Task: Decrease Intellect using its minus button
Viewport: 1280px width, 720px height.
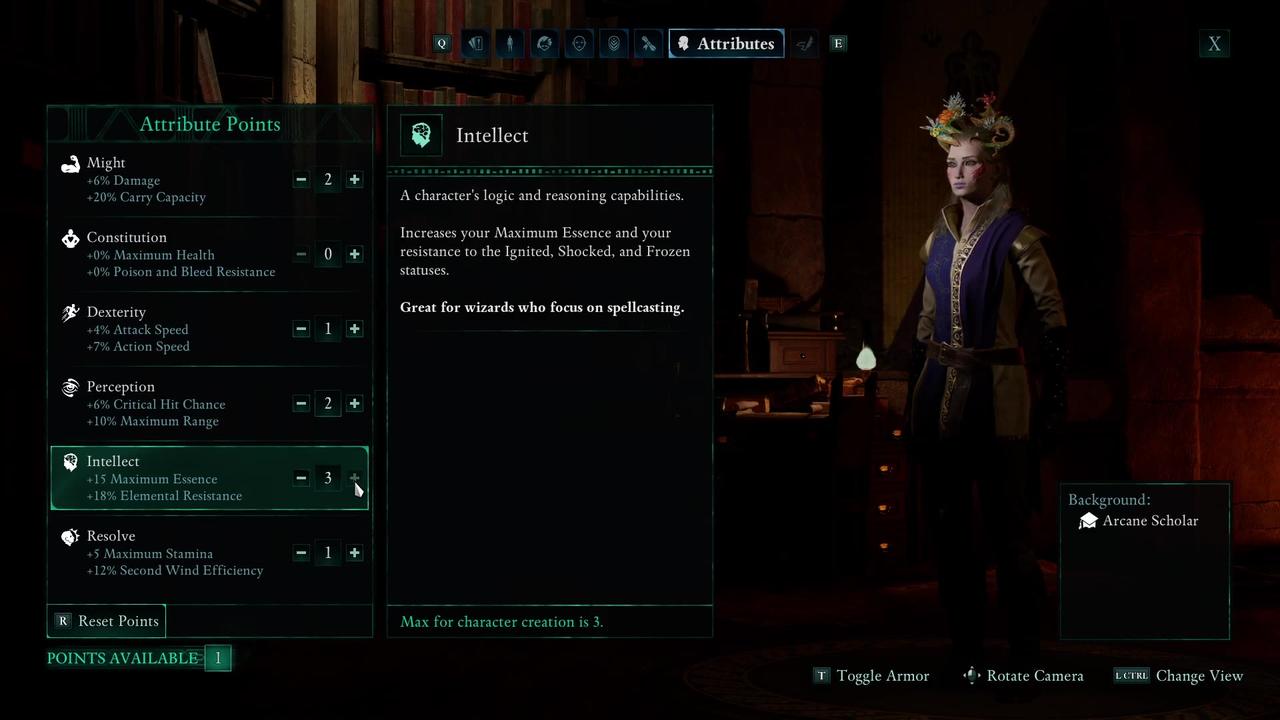Action: tap(301, 478)
